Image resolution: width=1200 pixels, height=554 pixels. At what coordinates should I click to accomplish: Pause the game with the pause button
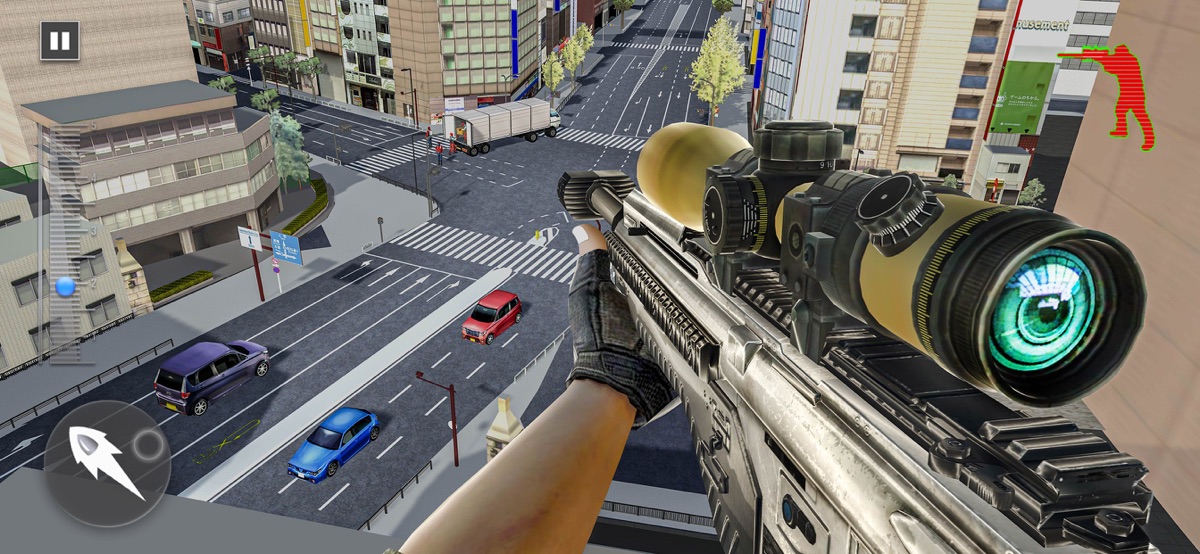[x=59, y=41]
